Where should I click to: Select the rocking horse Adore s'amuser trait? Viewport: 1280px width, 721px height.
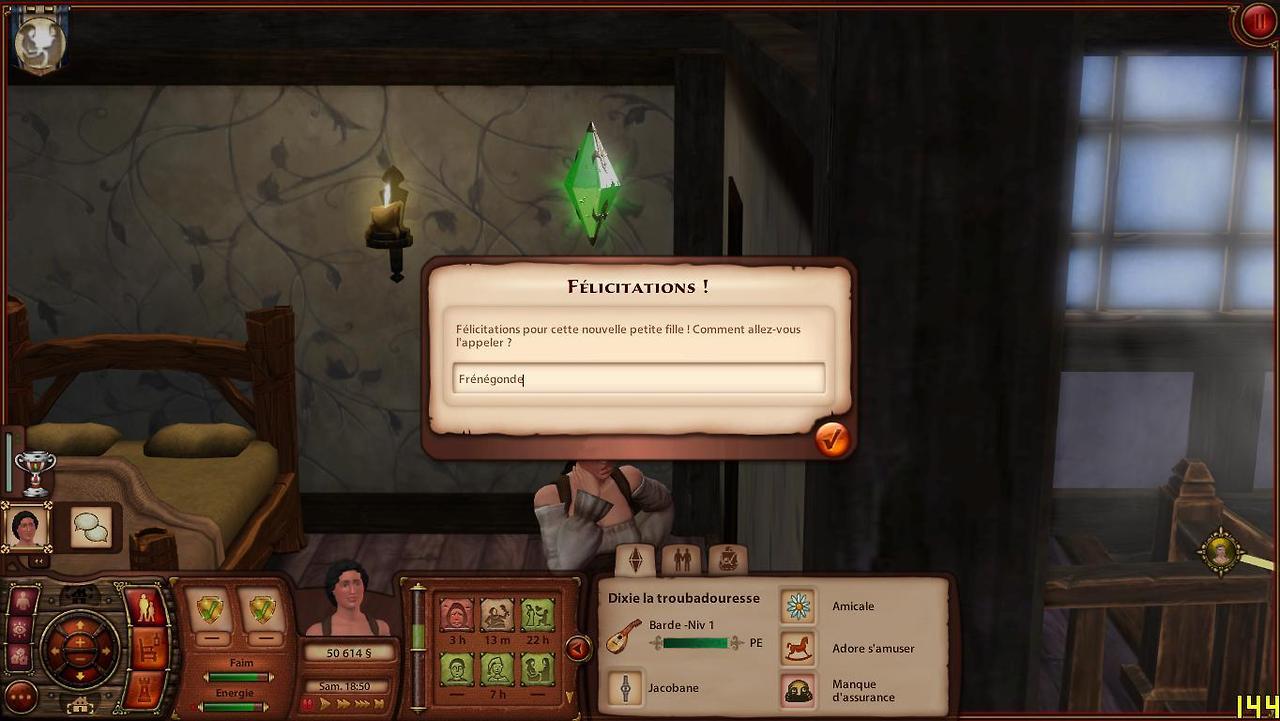point(798,648)
